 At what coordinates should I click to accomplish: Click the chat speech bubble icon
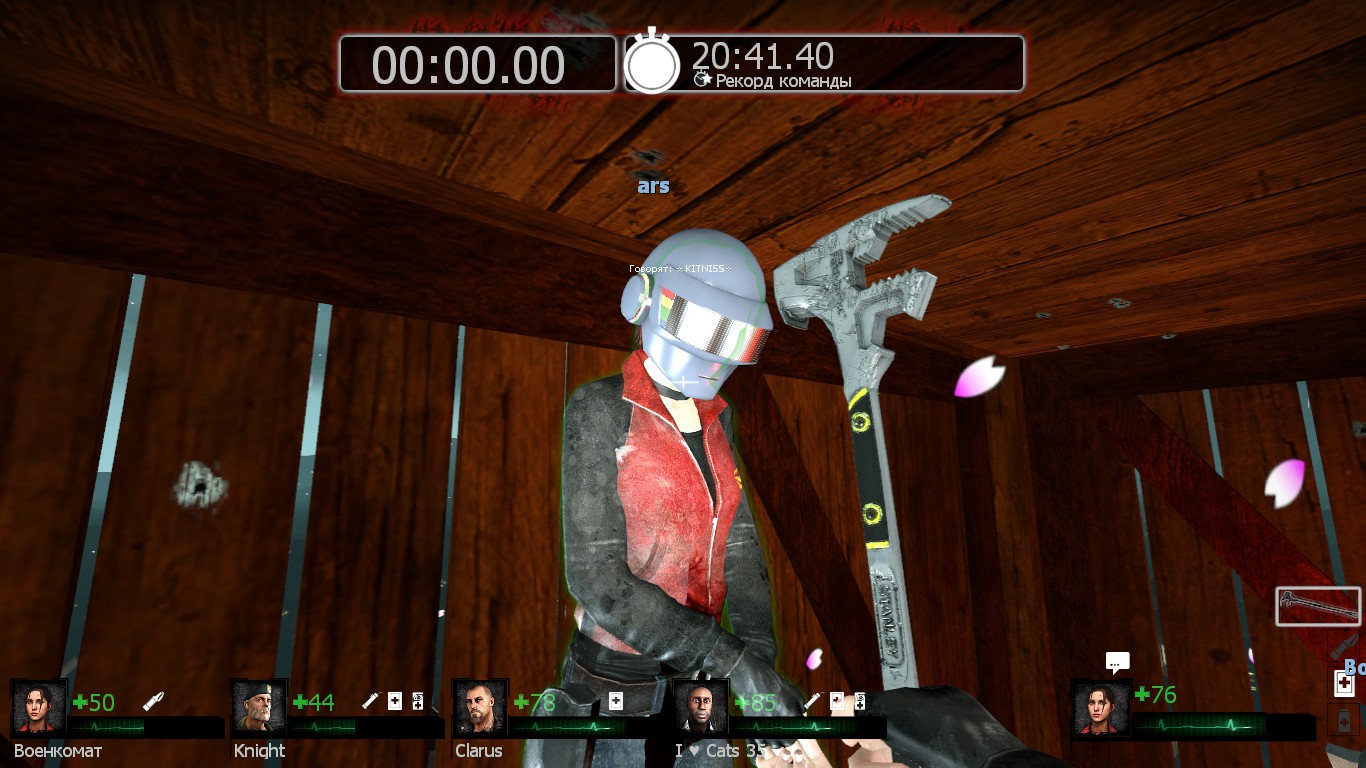pos(1118,662)
